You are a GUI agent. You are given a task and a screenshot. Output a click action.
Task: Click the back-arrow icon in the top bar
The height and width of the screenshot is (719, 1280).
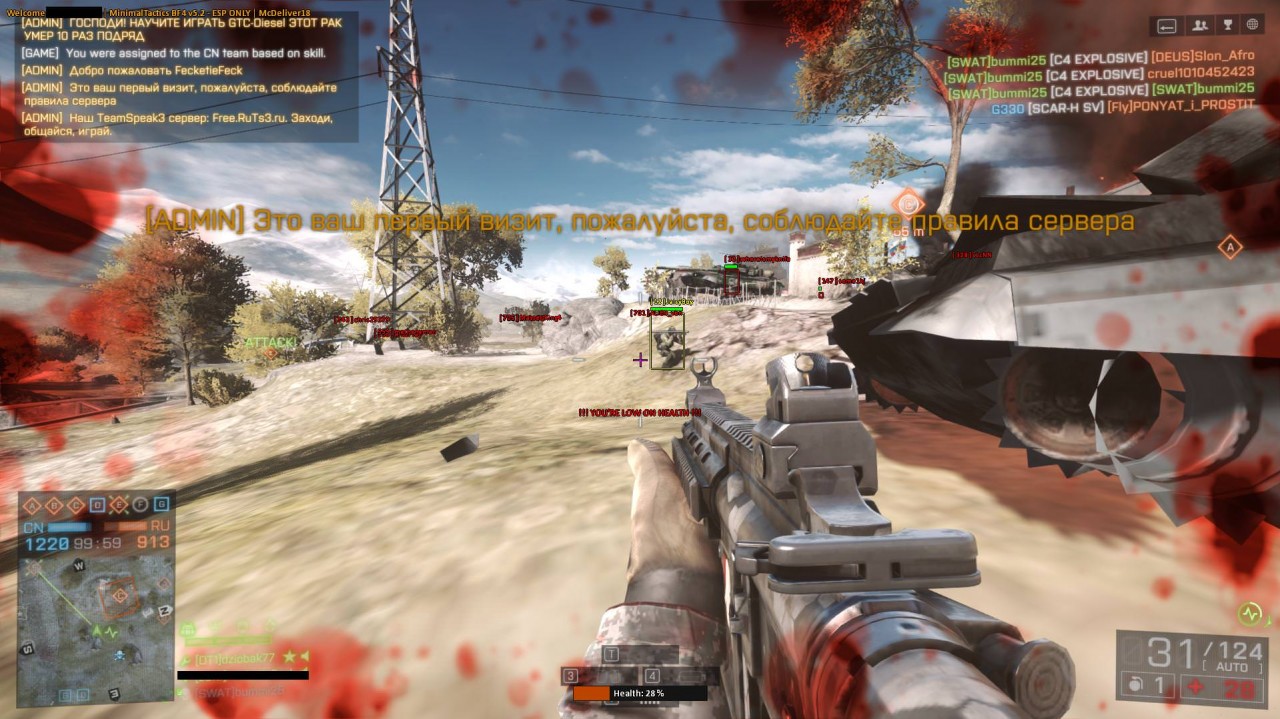pos(1166,25)
